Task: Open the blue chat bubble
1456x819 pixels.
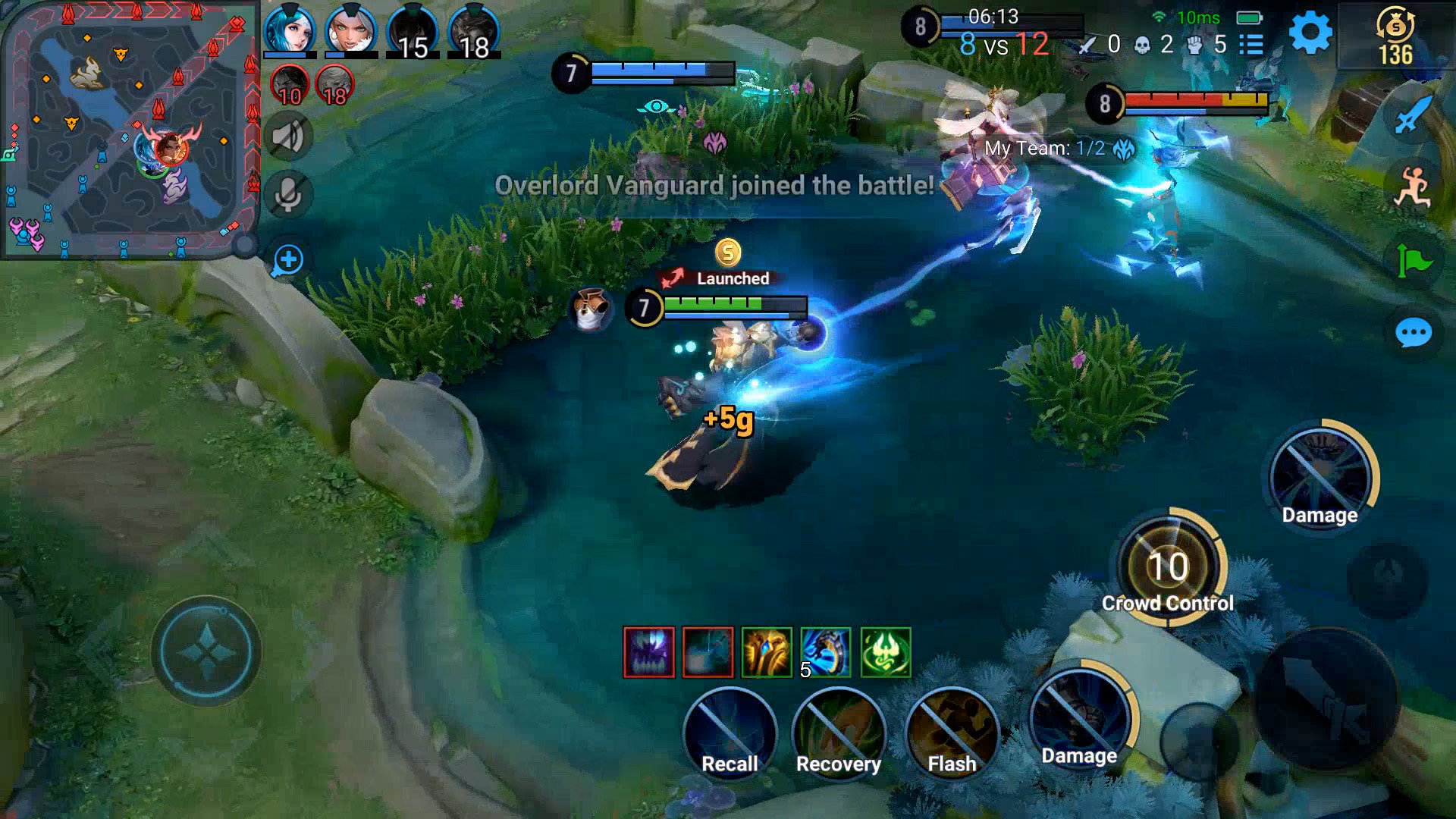Action: 1414,332
